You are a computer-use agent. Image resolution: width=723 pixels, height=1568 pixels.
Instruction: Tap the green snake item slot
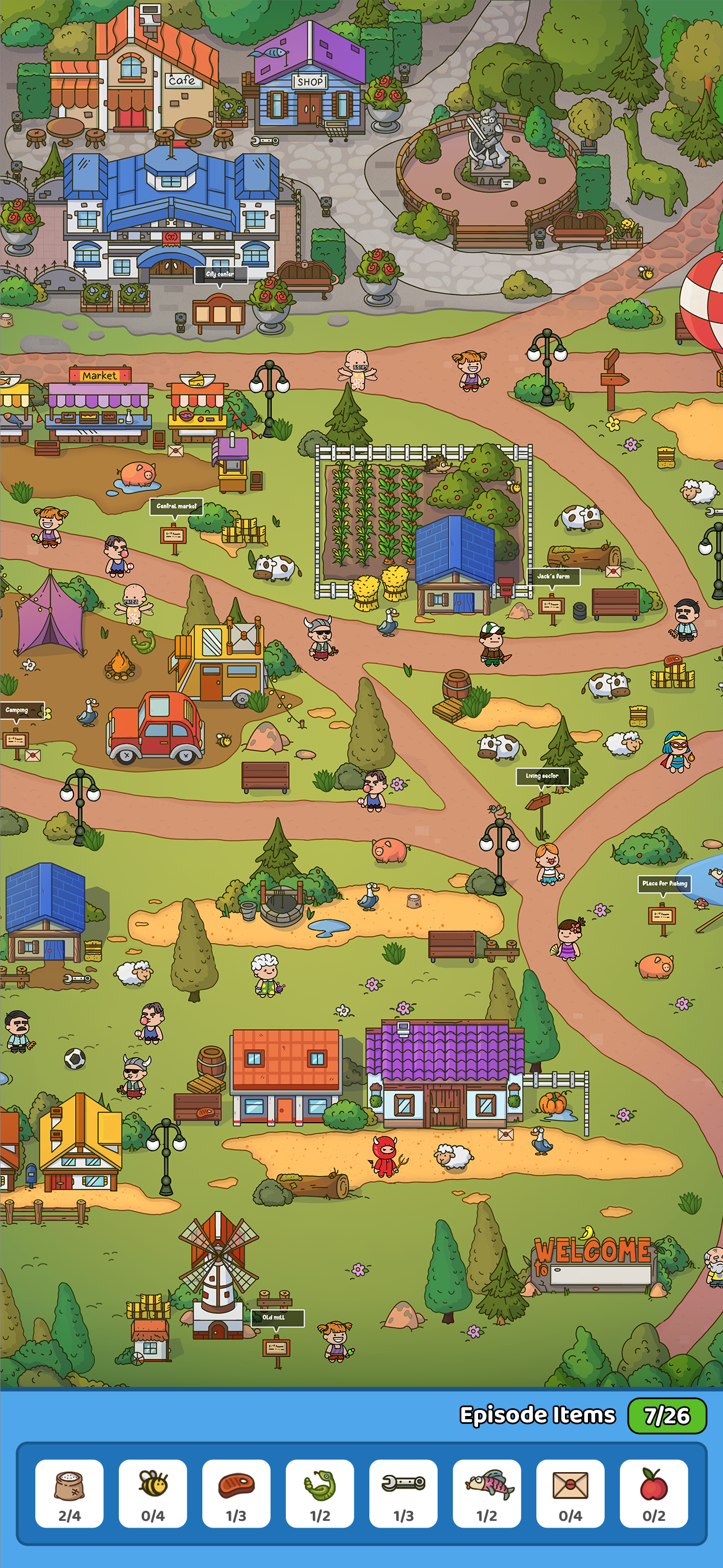point(319,1492)
